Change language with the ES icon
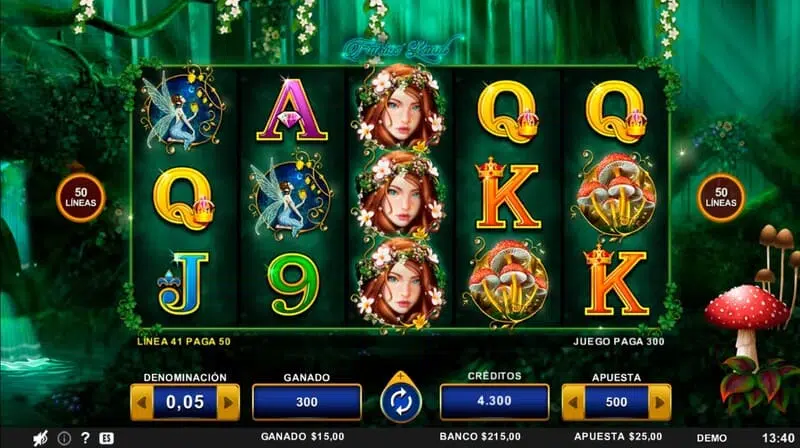 click(106, 438)
